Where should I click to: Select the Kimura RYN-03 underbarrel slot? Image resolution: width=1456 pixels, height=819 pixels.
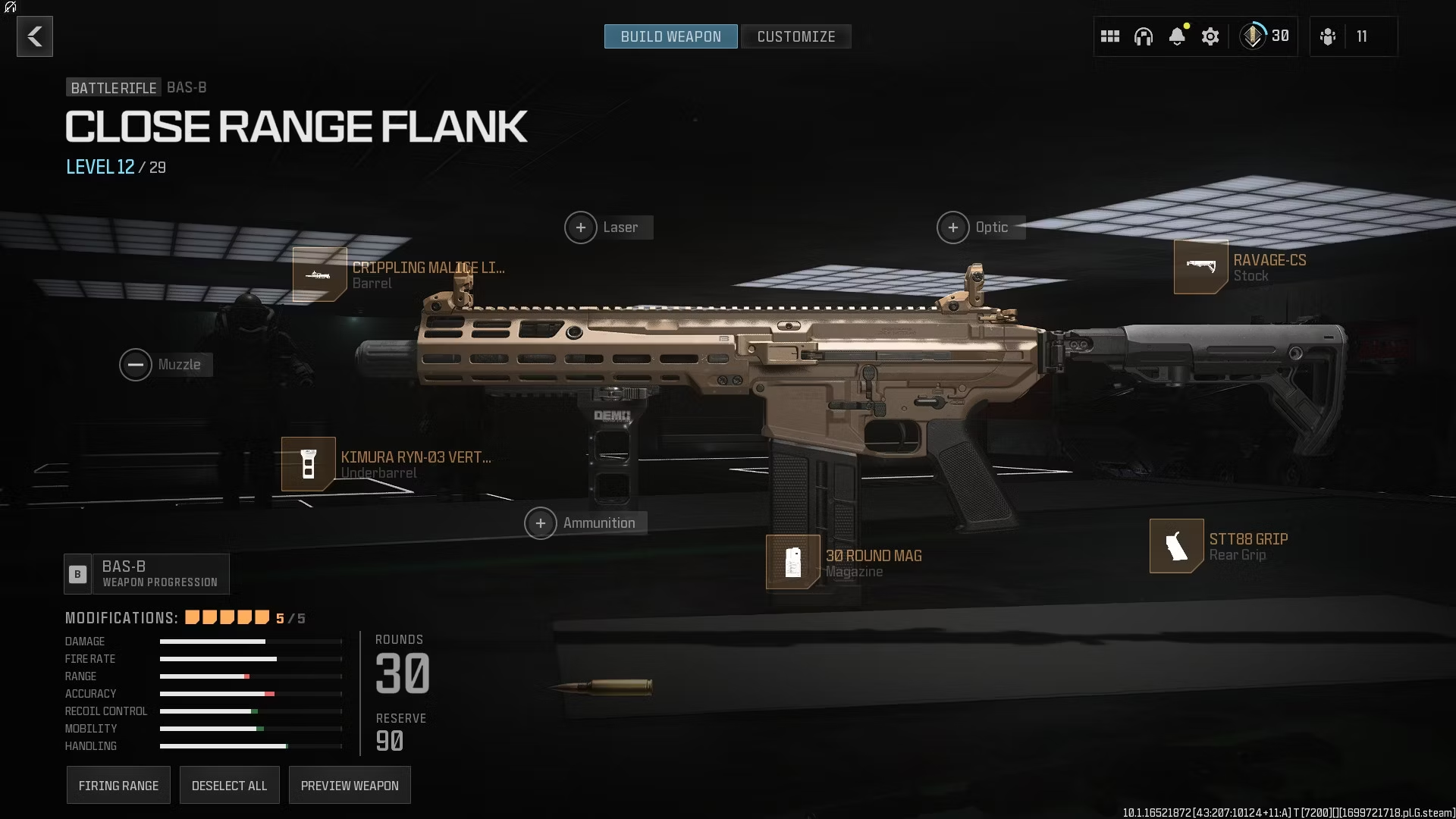(x=309, y=464)
